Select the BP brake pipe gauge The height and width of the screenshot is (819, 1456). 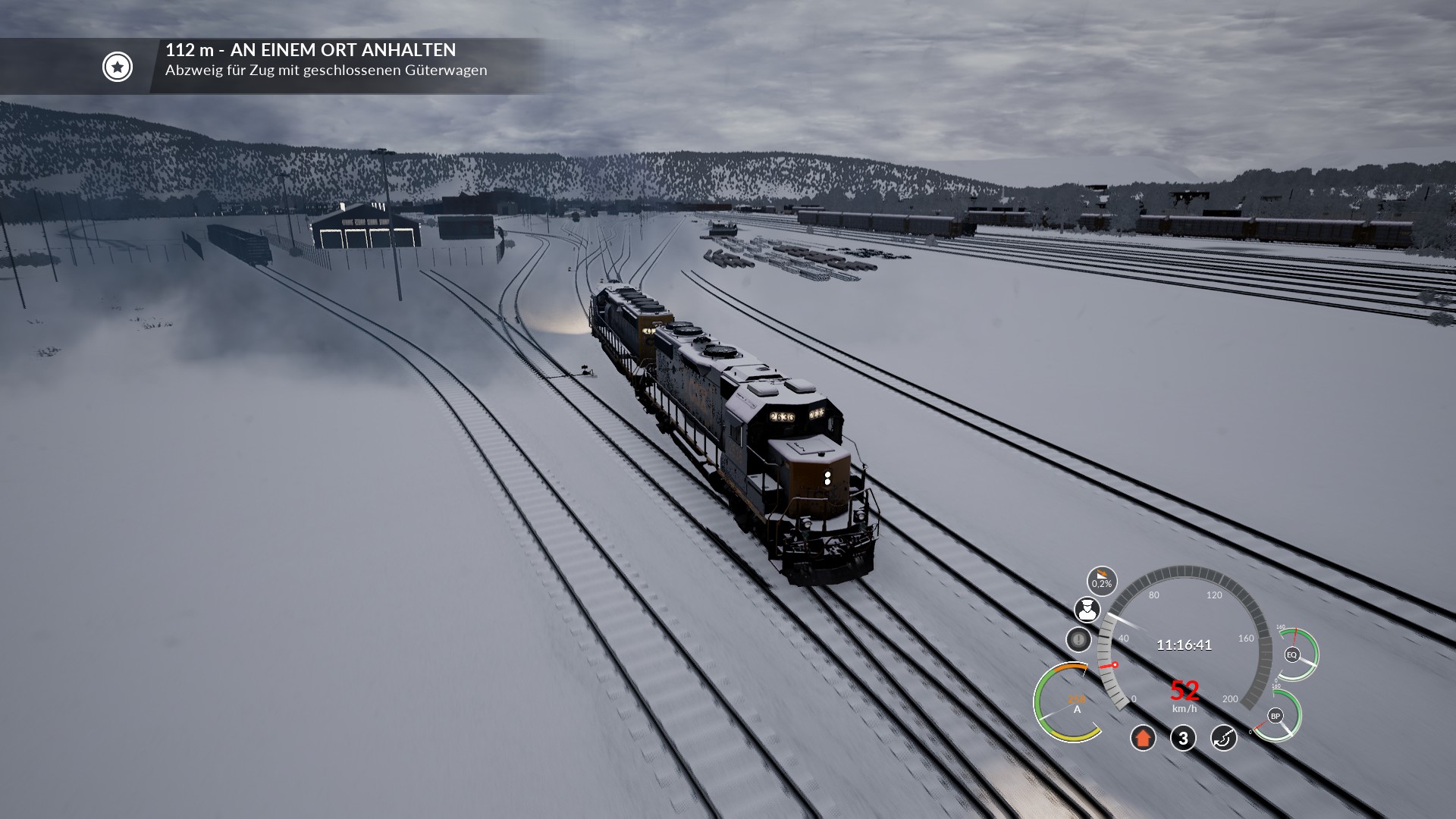[1276, 716]
